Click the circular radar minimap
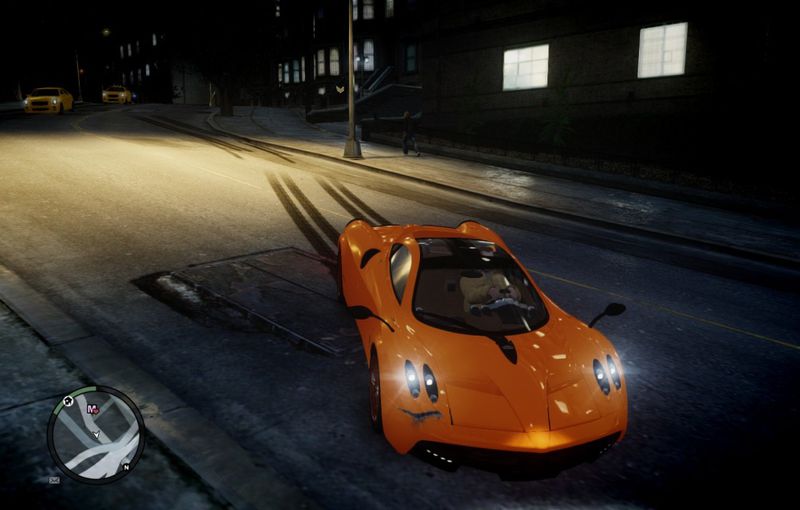 point(96,435)
